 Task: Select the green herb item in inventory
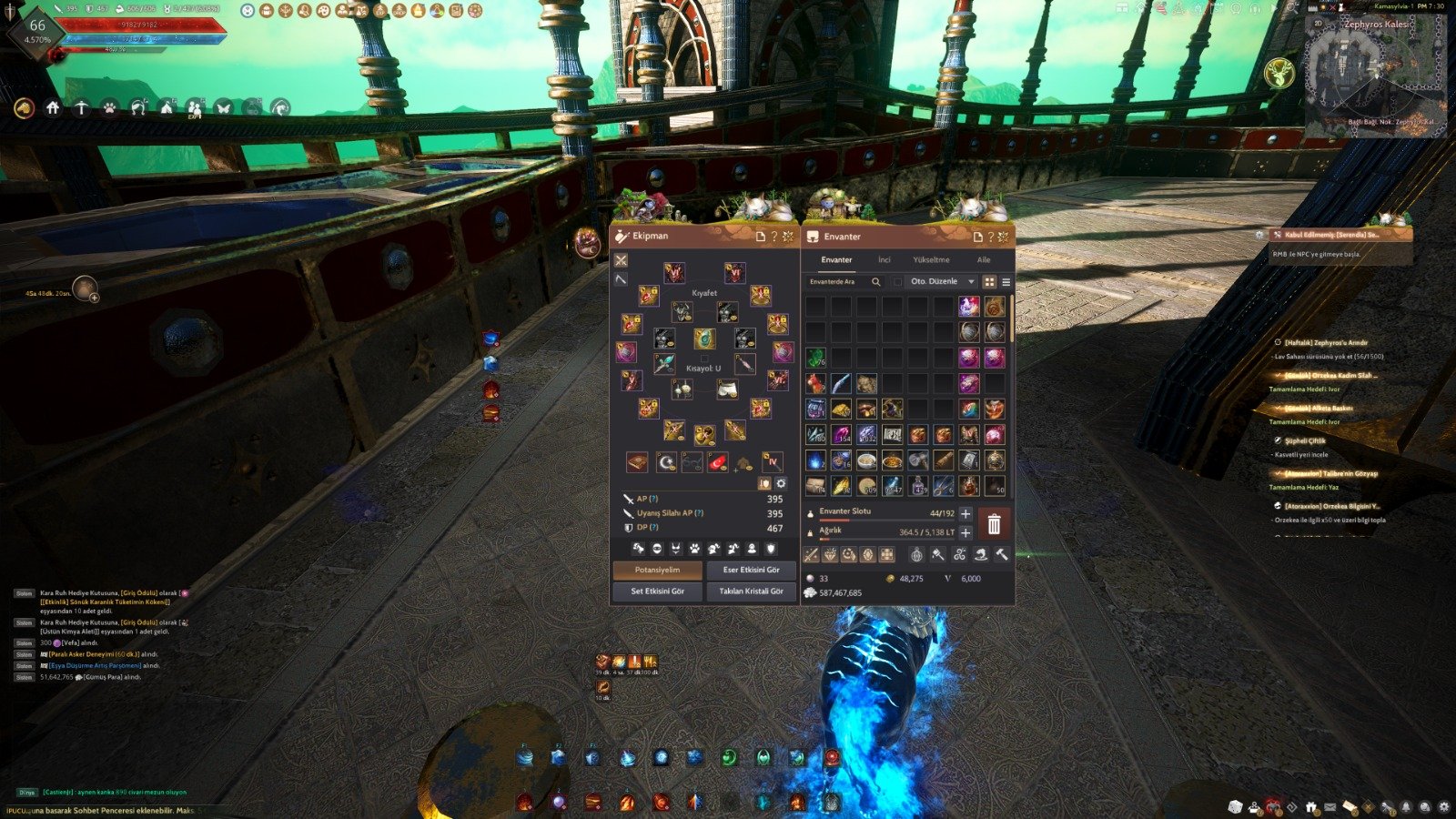pos(815,357)
